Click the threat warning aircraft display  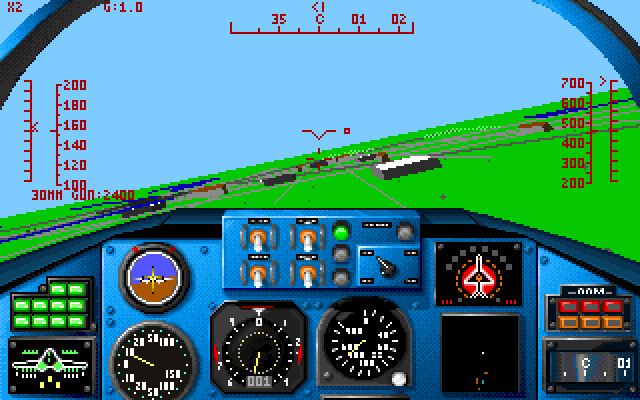478,273
